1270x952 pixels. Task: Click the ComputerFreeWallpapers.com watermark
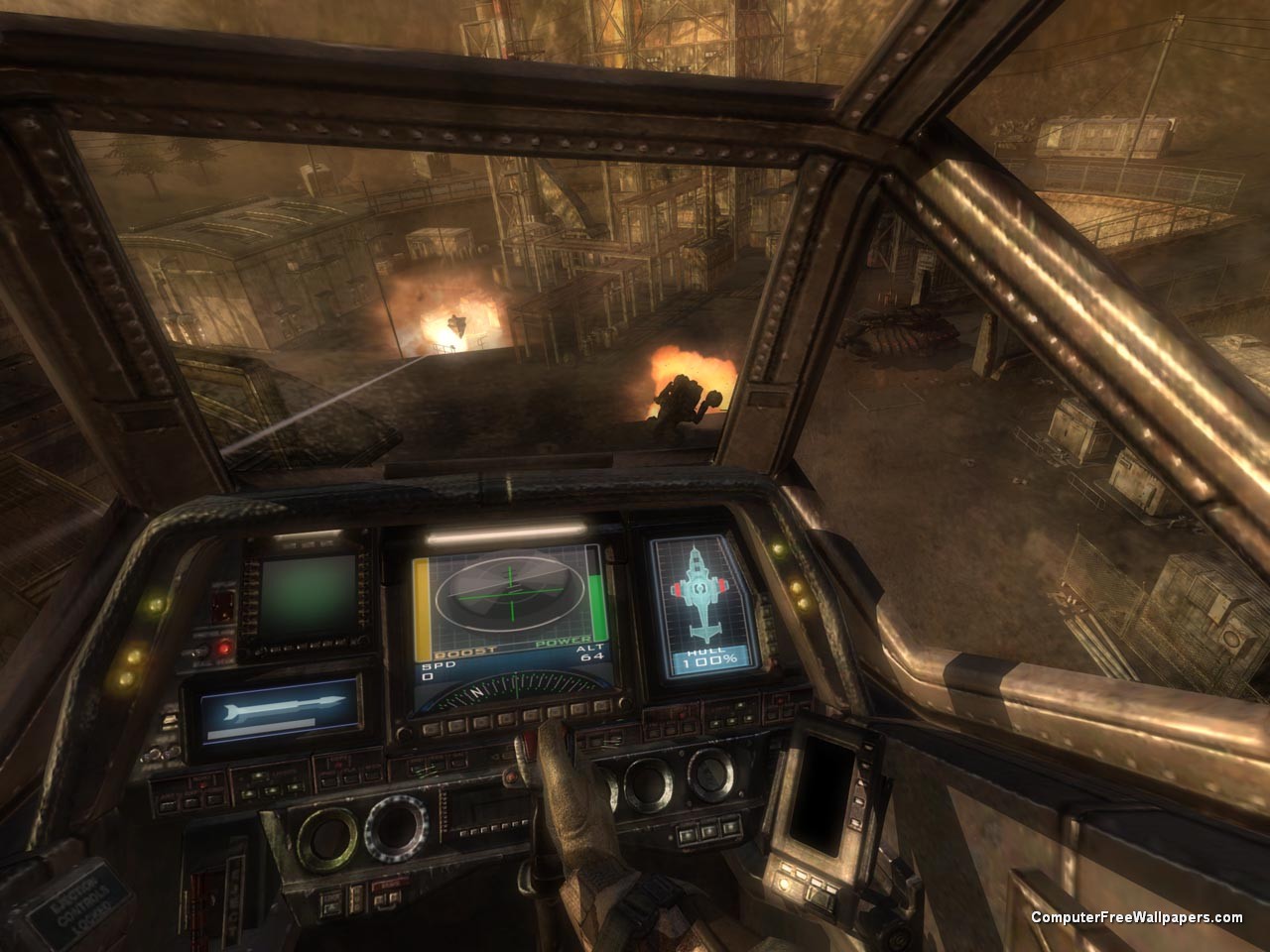(1136, 918)
